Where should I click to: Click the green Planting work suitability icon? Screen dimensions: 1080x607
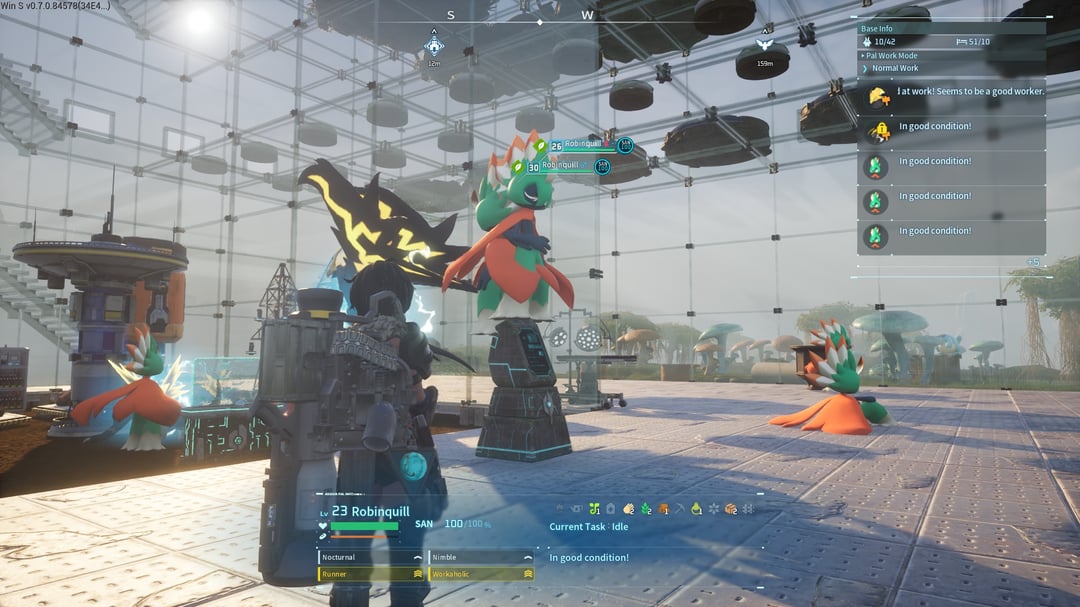point(594,509)
